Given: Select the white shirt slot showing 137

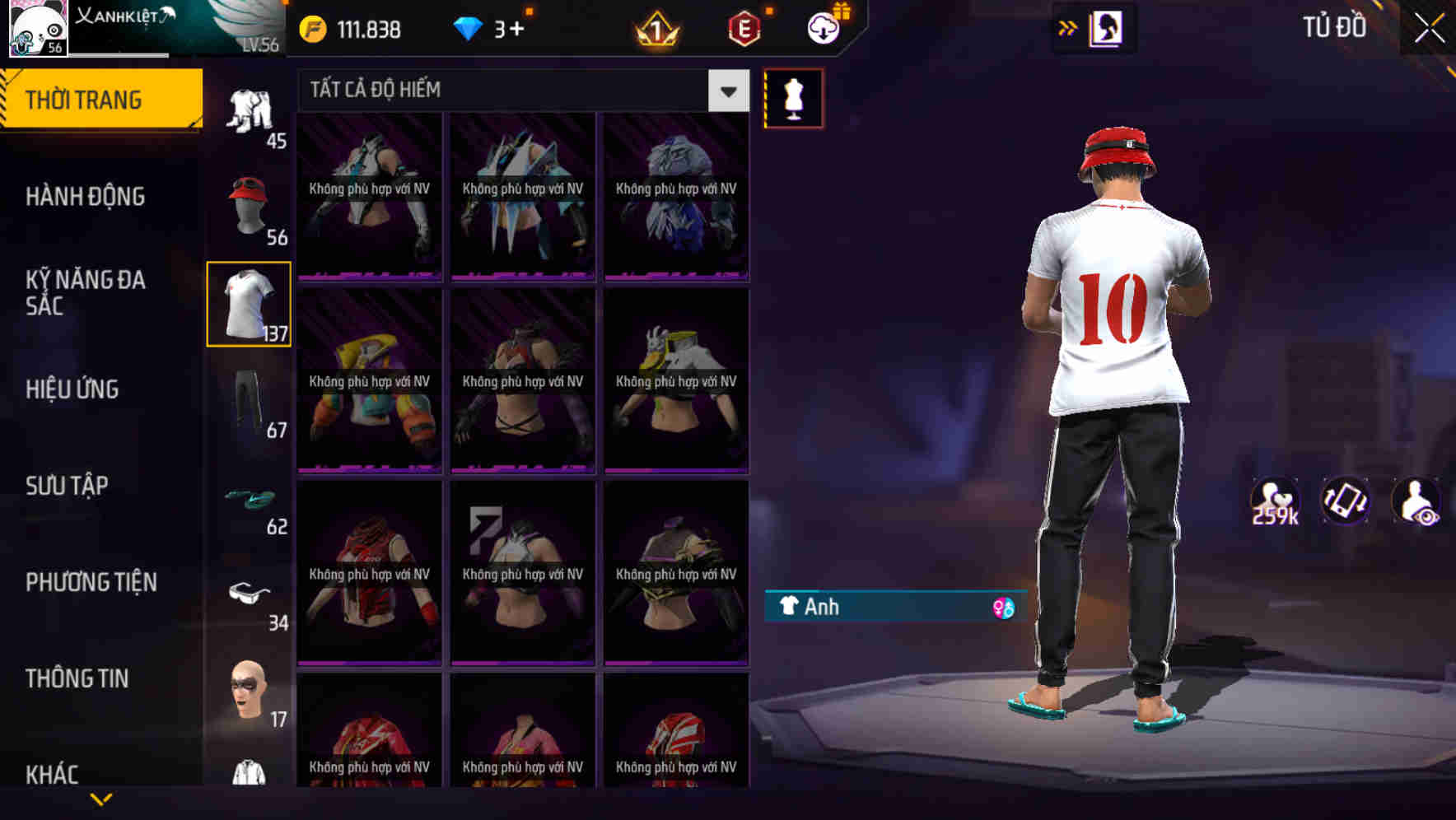Looking at the screenshot, I should tap(248, 303).
